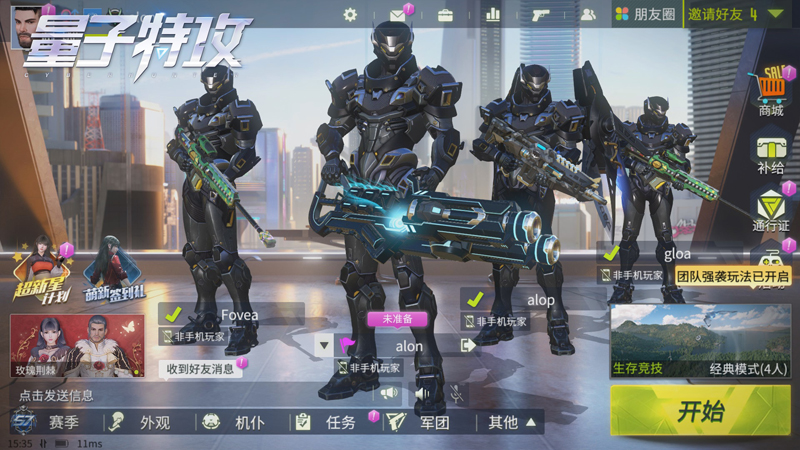Open the 补给 supply menu

coord(770,154)
